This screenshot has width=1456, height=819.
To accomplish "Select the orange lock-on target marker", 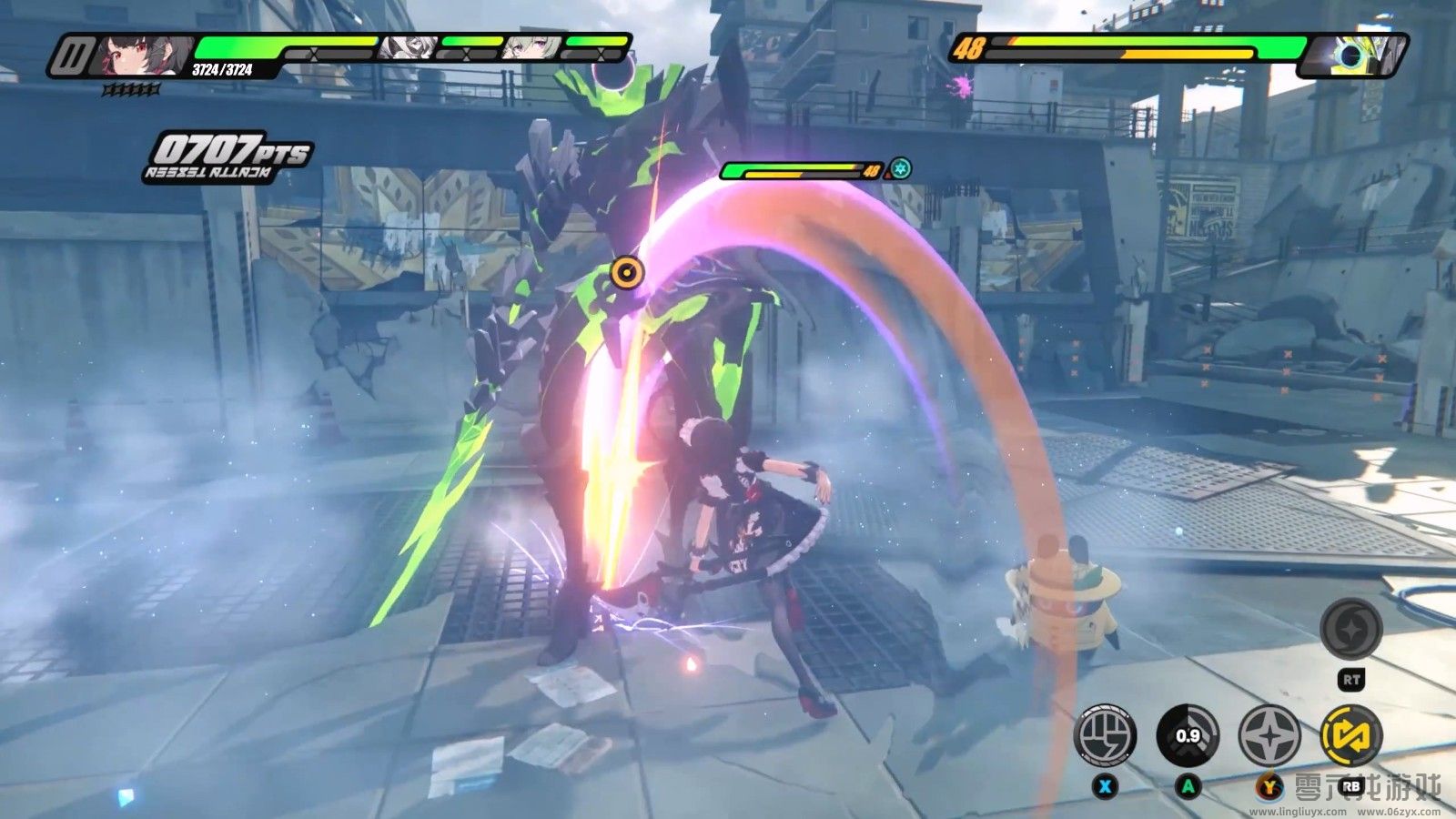I will [626, 270].
